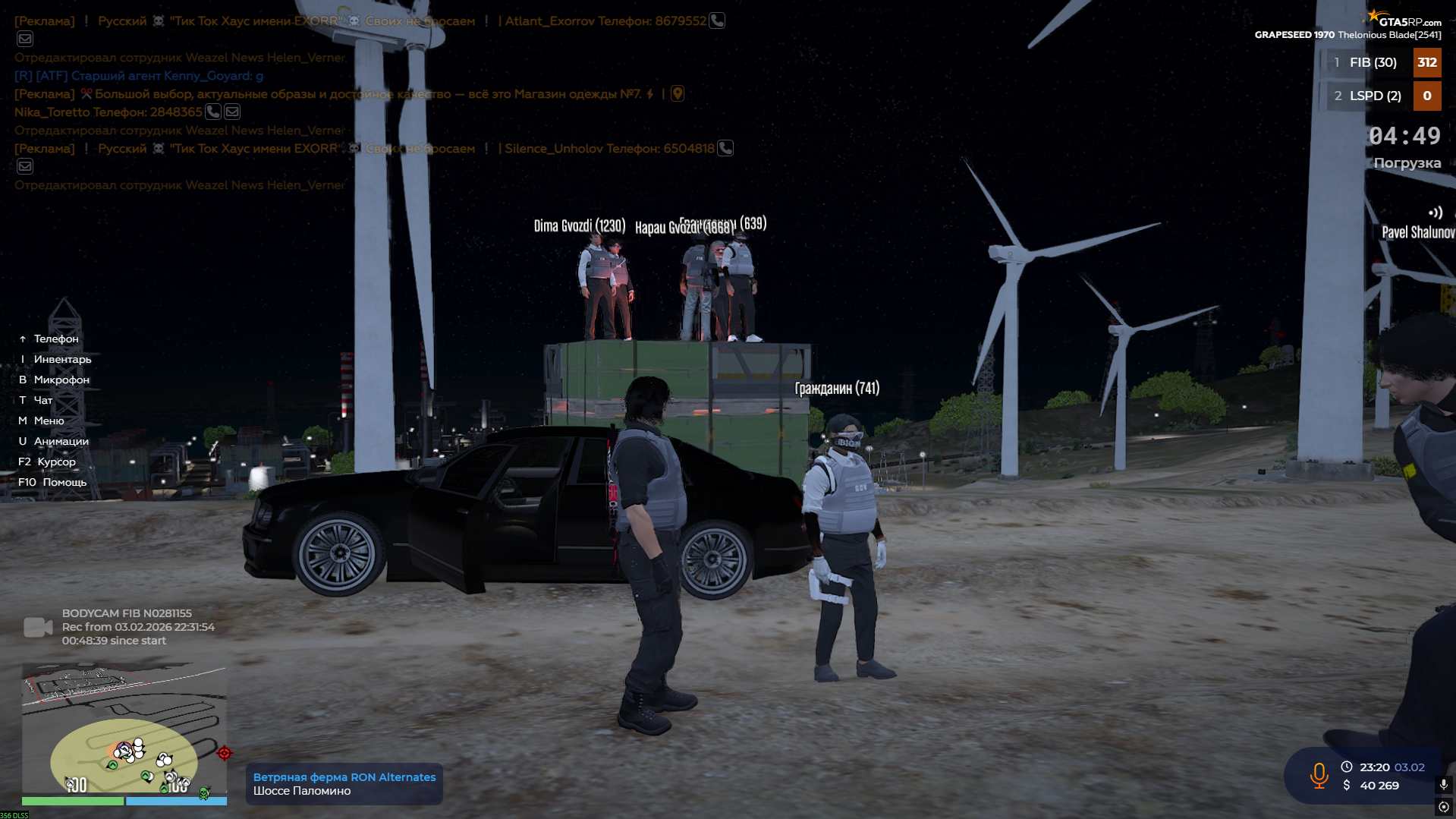Open the Ветряная ферма location panel

point(344,784)
